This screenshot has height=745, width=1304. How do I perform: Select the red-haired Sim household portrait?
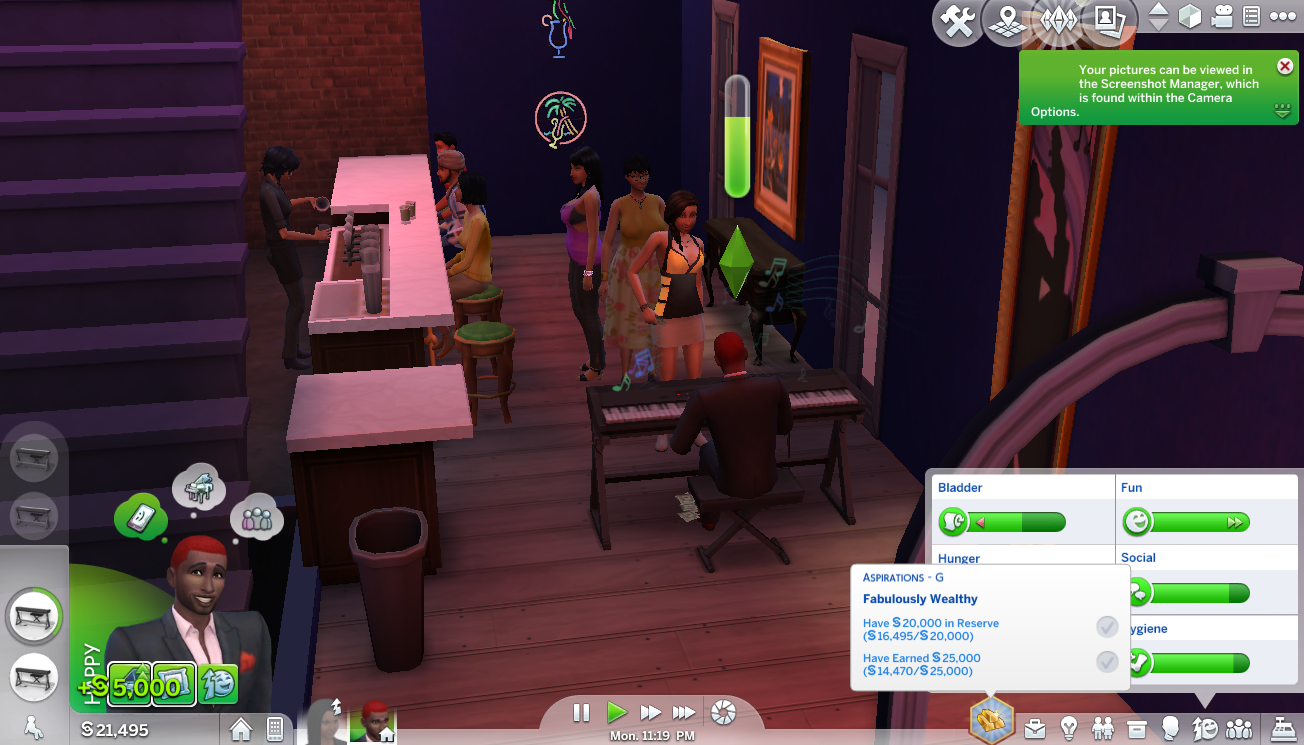pos(378,721)
